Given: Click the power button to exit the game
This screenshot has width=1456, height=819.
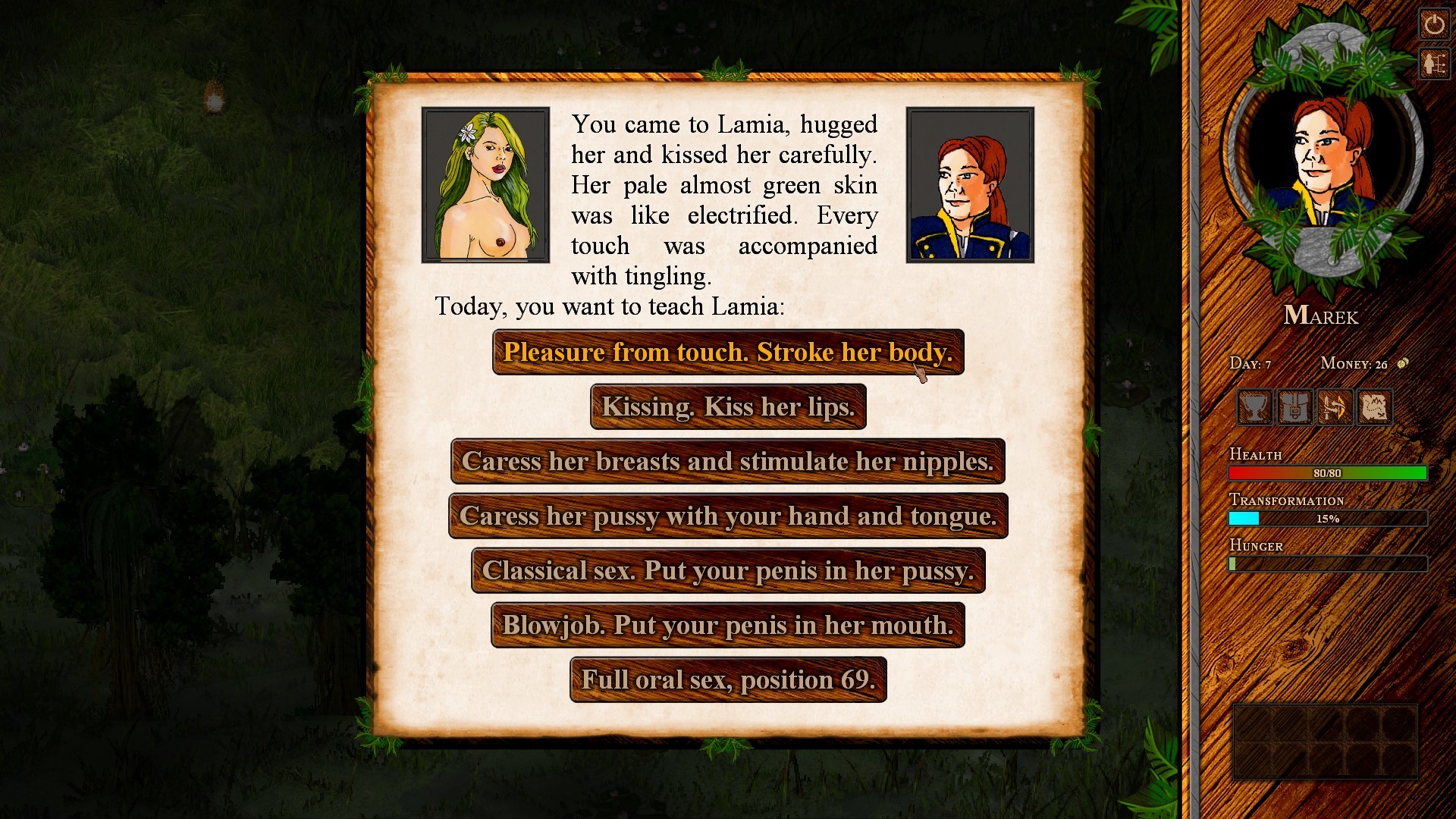Looking at the screenshot, I should (x=1436, y=25).
